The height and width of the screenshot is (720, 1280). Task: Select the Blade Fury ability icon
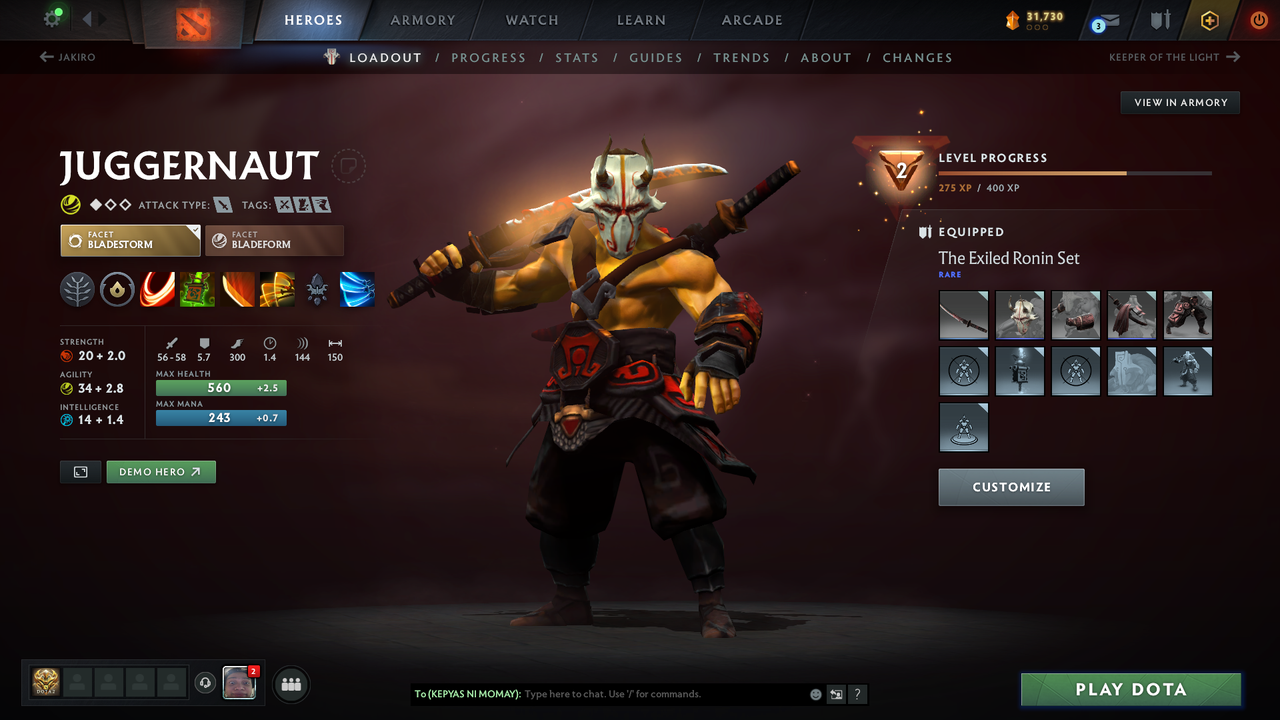tap(157, 289)
